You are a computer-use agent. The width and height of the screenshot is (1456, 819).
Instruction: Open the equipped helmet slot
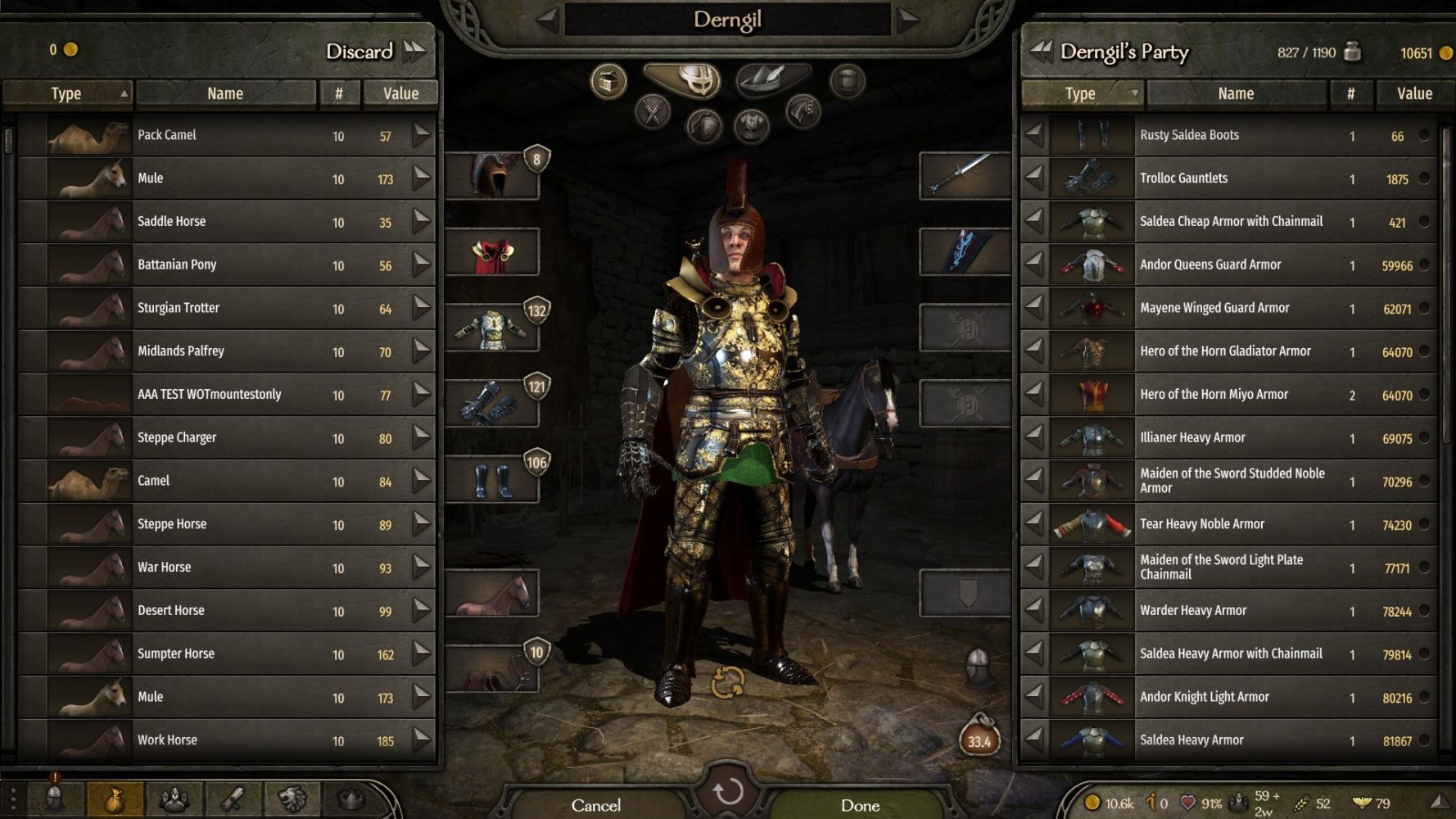[492, 175]
